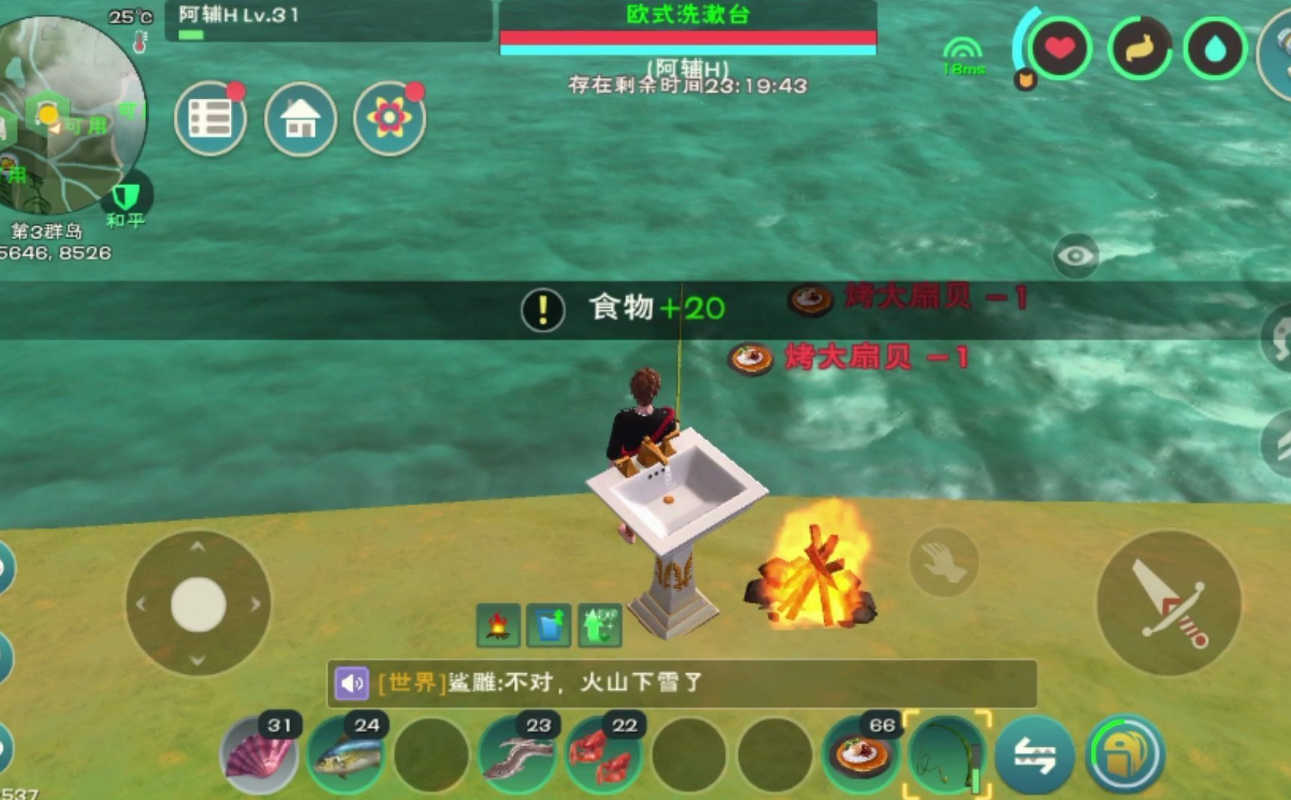The image size is (1291, 800).
Task: Tap the 欧式洗漱台 title banner at the top
Action: tap(688, 15)
